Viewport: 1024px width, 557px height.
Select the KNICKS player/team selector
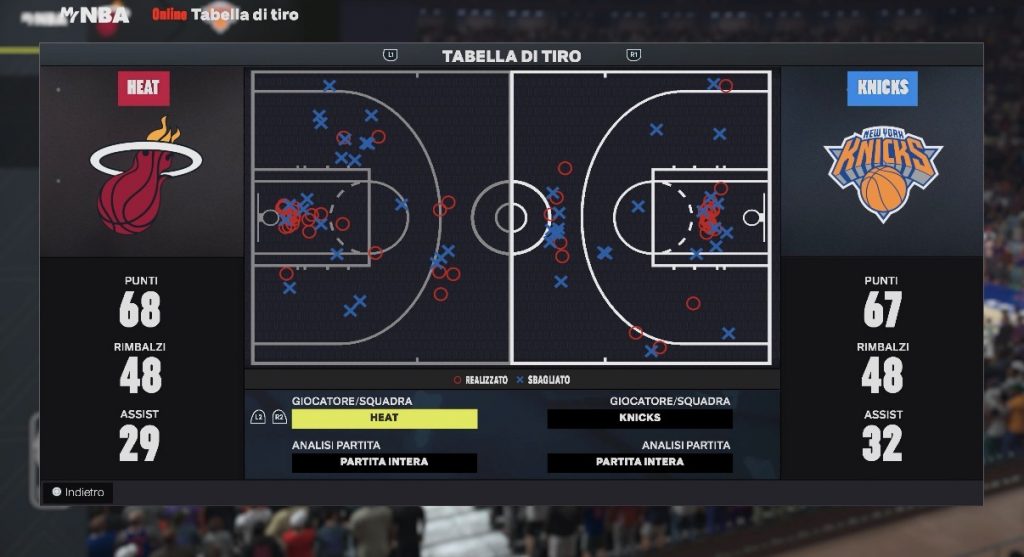click(640, 418)
